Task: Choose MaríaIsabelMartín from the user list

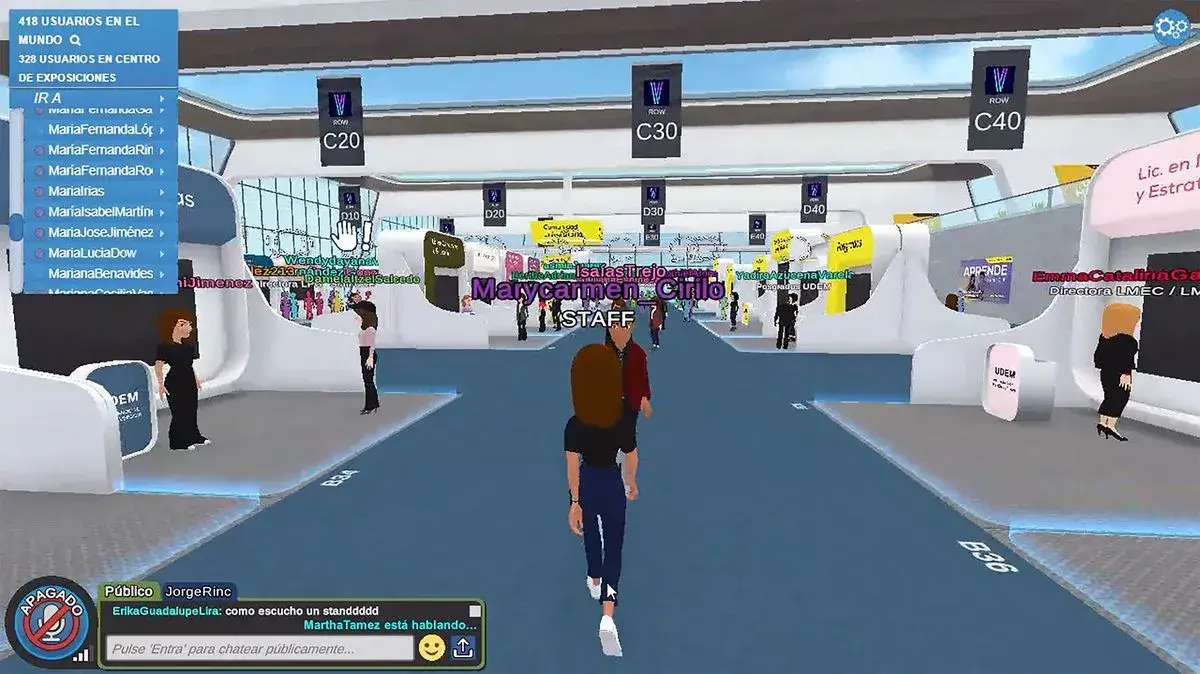Action: [100, 211]
